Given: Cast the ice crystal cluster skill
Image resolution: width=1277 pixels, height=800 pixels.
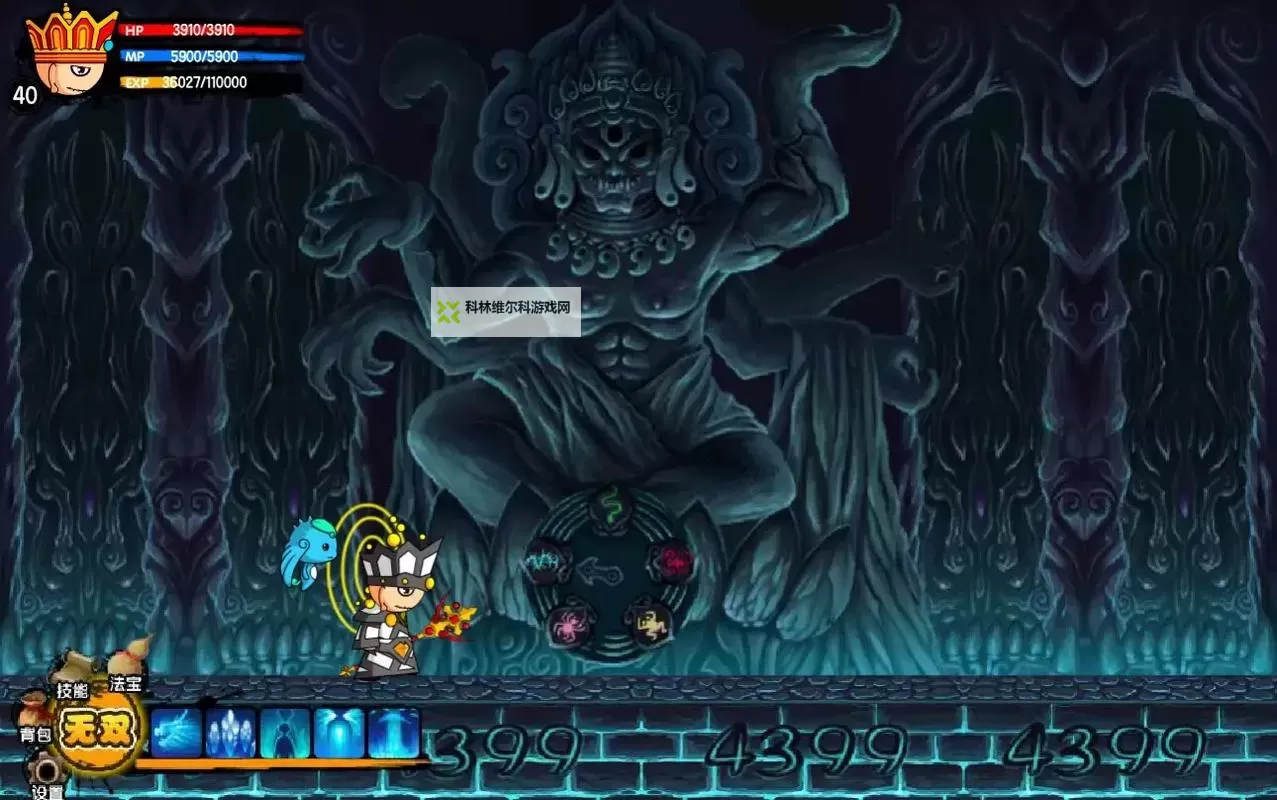Looking at the screenshot, I should [231, 733].
